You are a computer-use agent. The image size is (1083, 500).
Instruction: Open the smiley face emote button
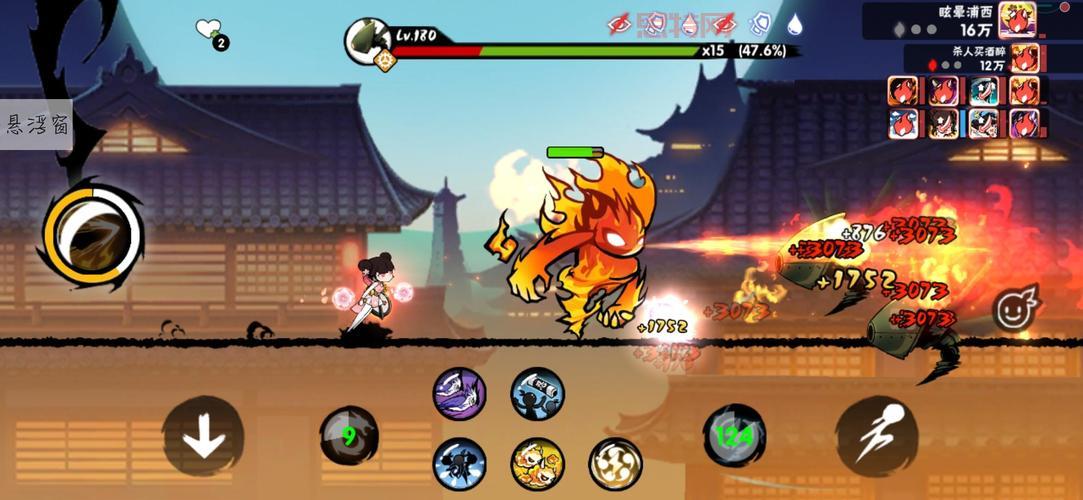[x=1015, y=309]
